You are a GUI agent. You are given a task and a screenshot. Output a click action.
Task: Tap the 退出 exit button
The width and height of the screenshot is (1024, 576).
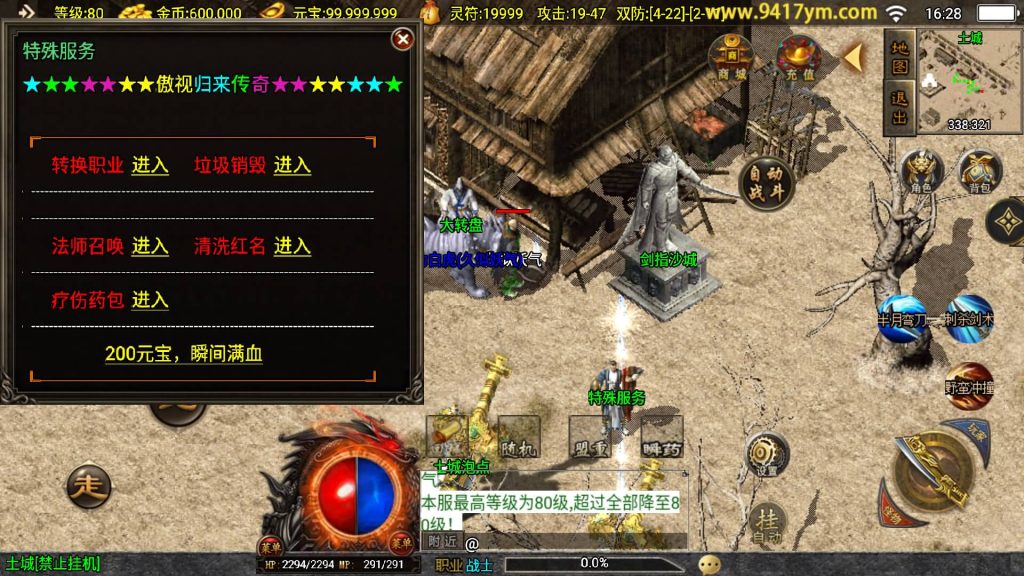point(899,109)
